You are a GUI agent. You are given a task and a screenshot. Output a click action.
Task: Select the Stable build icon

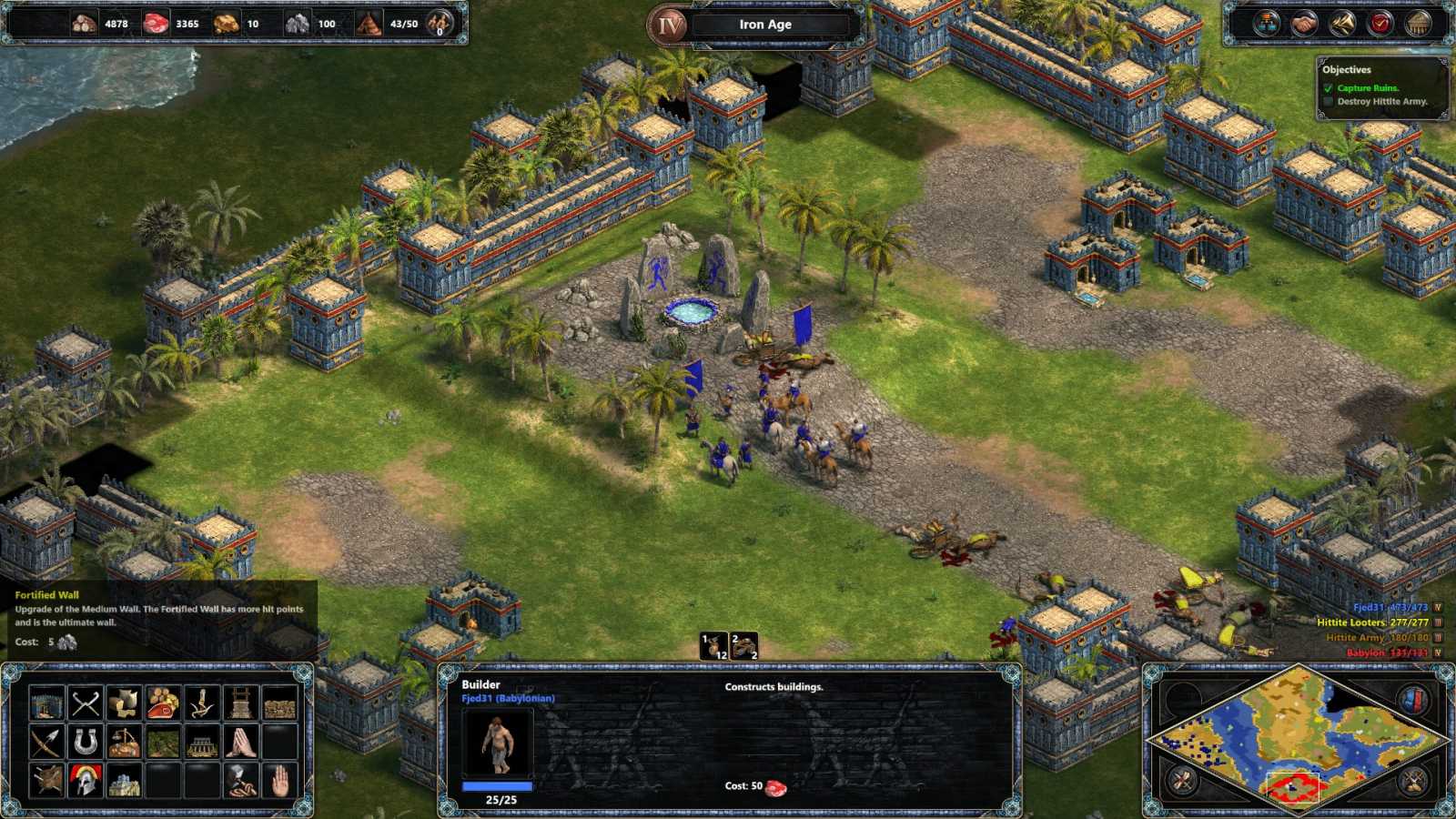pyautogui.click(x=86, y=743)
